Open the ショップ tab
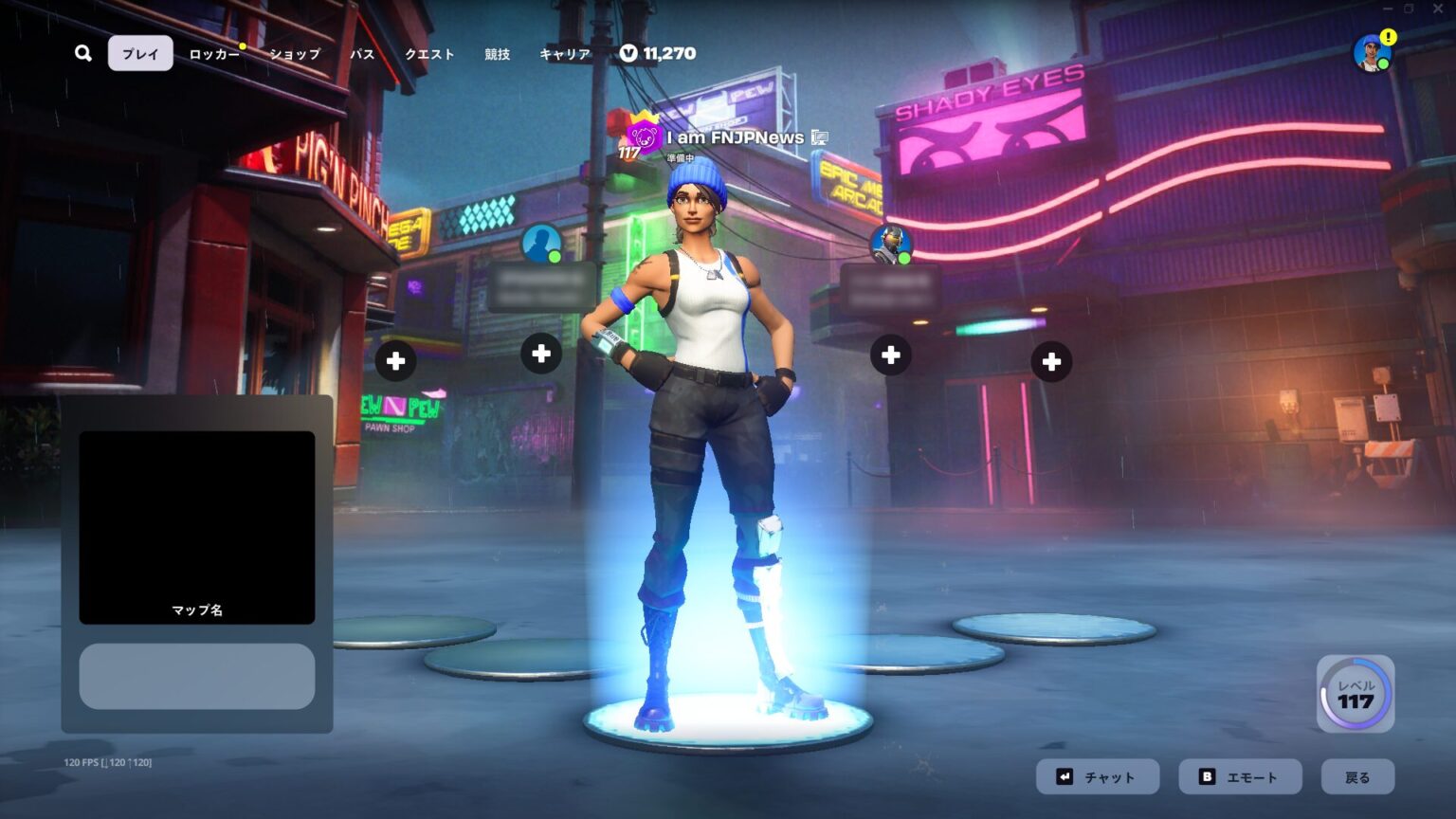This screenshot has width=1456, height=819. click(x=295, y=54)
